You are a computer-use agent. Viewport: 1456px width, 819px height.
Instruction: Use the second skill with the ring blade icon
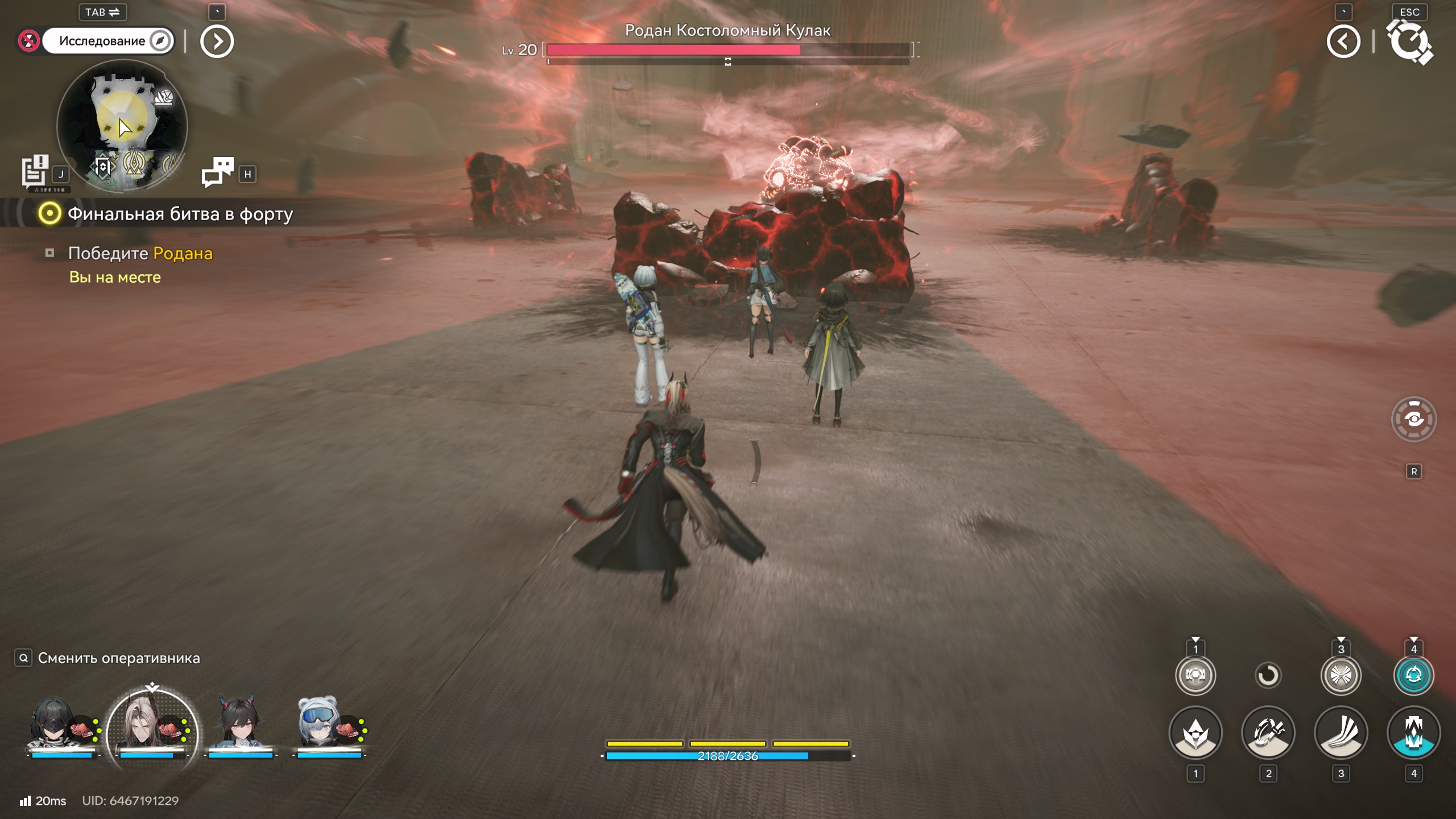coord(1268,733)
